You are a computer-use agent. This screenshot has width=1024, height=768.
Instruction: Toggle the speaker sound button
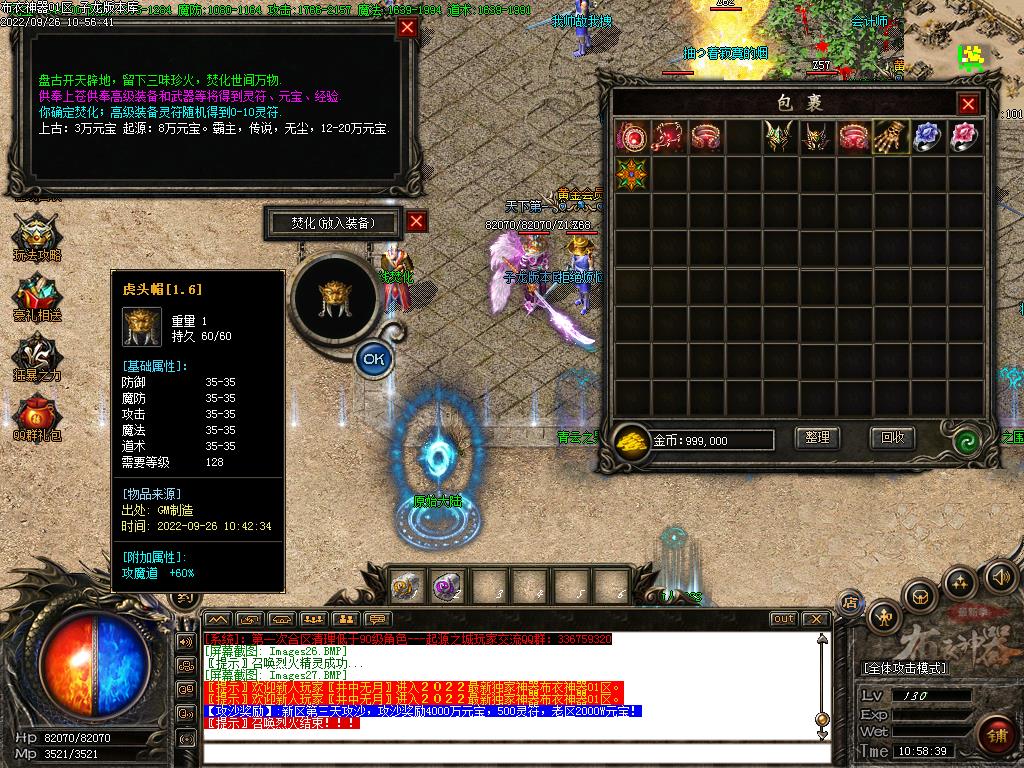pos(1000,576)
